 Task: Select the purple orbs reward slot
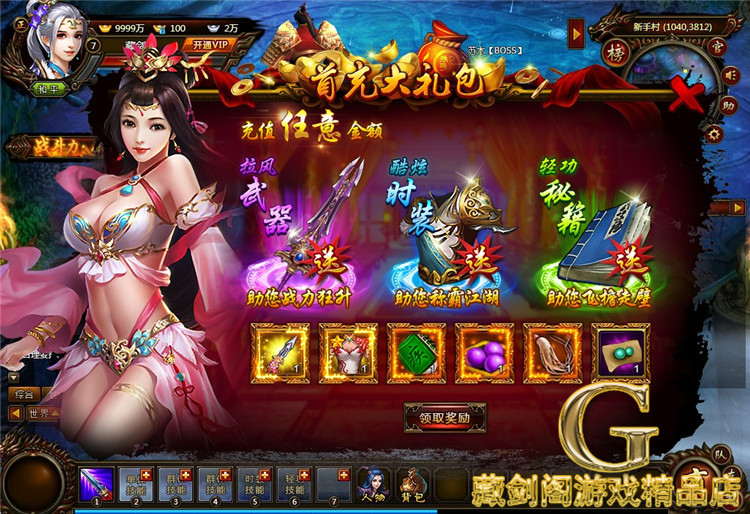pyautogui.click(x=483, y=353)
